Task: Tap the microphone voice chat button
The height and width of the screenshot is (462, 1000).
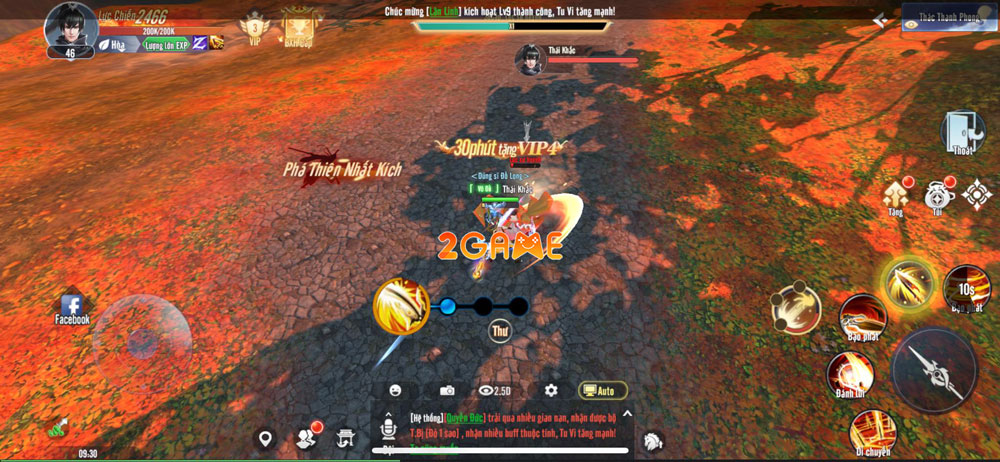Action: point(387,431)
